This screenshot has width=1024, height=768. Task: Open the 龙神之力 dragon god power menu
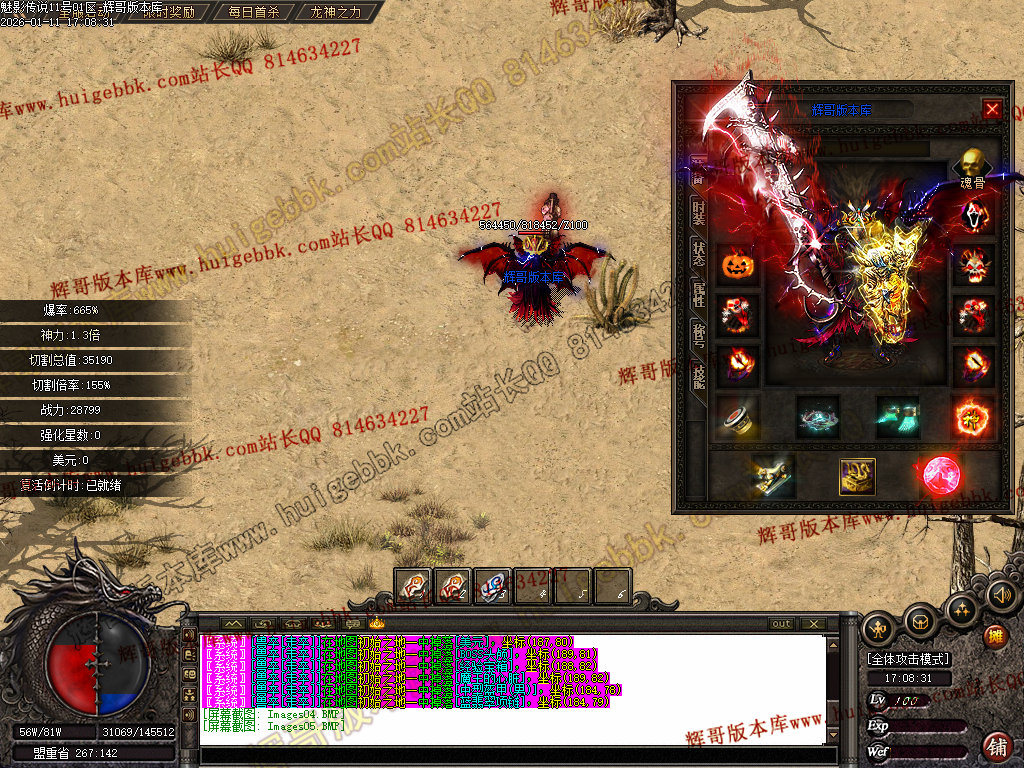[336, 13]
